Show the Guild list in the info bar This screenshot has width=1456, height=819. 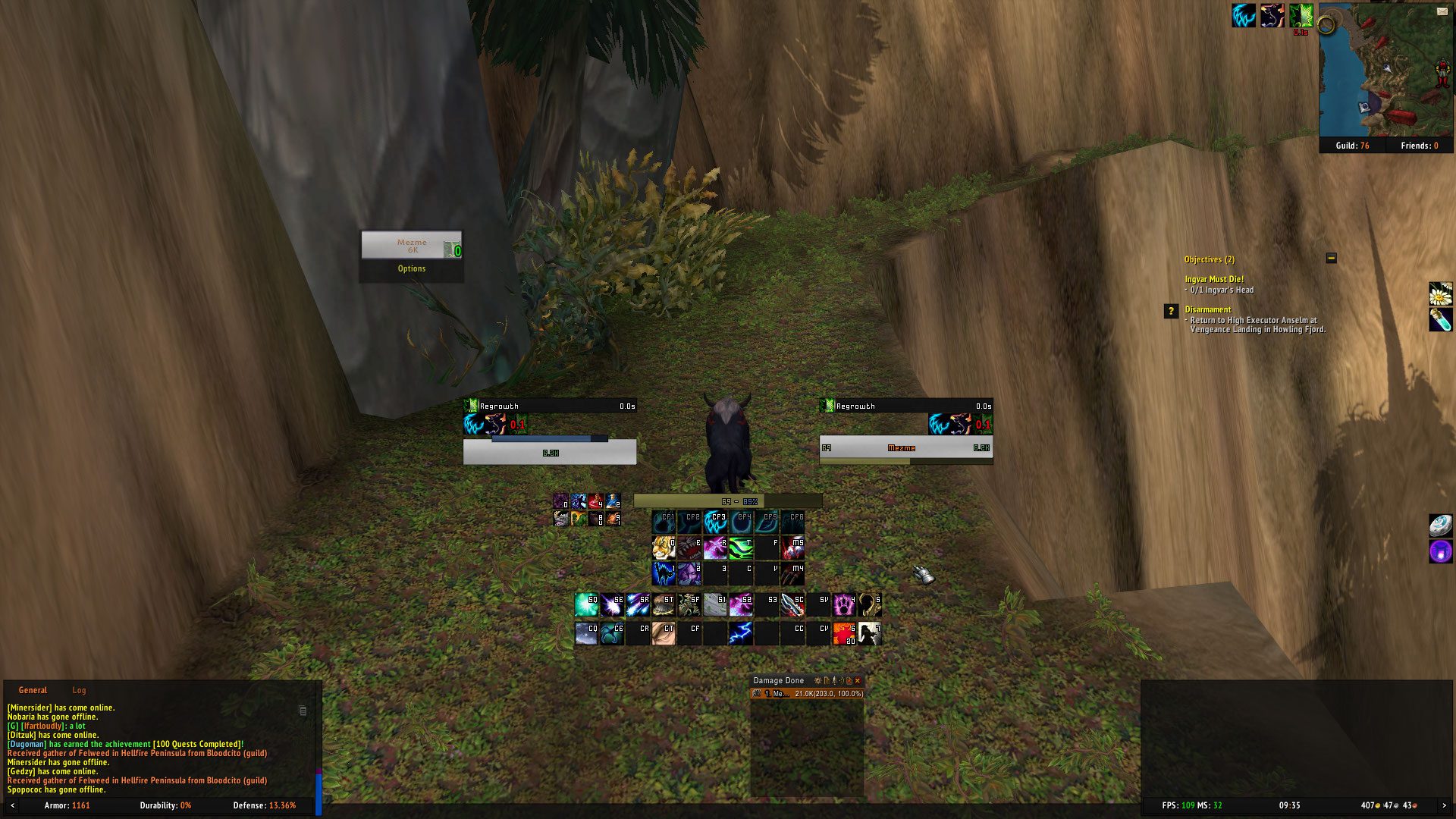tap(1352, 146)
